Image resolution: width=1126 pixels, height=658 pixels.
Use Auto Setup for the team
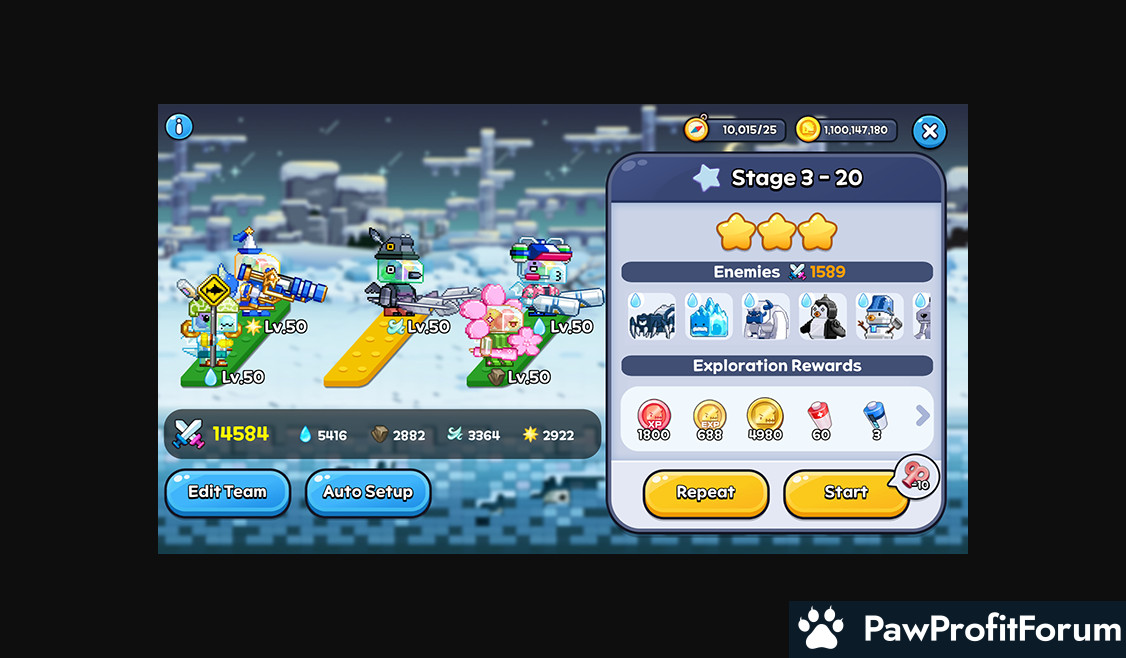(367, 492)
